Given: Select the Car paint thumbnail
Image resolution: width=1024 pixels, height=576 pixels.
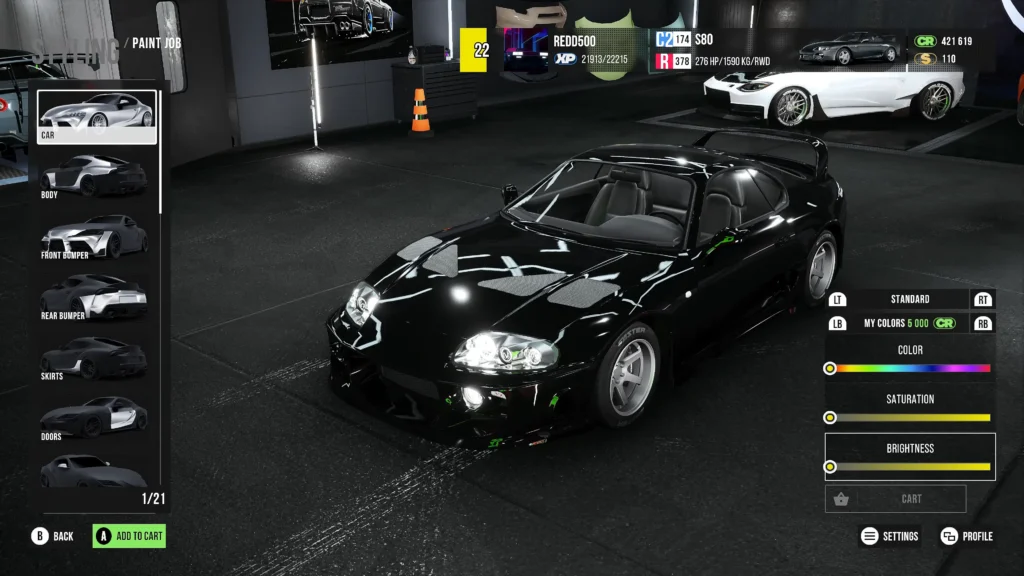Looking at the screenshot, I should pos(97,116).
